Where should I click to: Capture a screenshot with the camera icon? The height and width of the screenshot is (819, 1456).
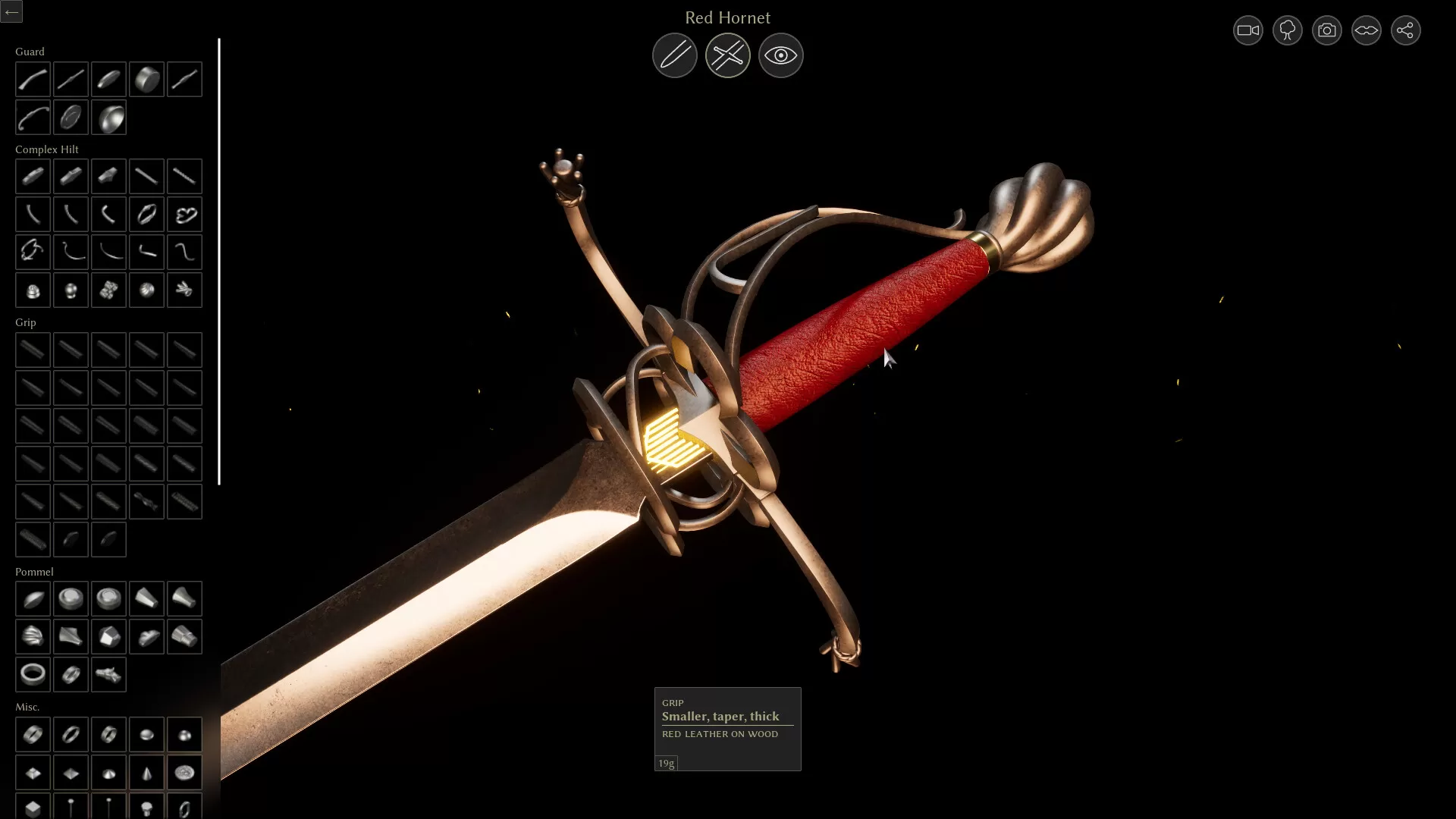[x=1326, y=30]
